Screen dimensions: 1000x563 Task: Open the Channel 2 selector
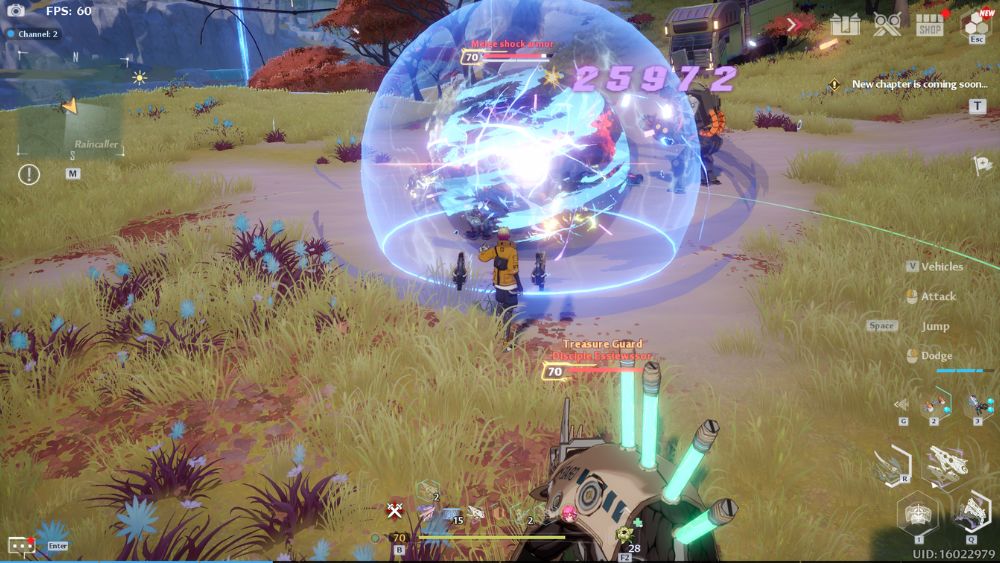point(34,34)
